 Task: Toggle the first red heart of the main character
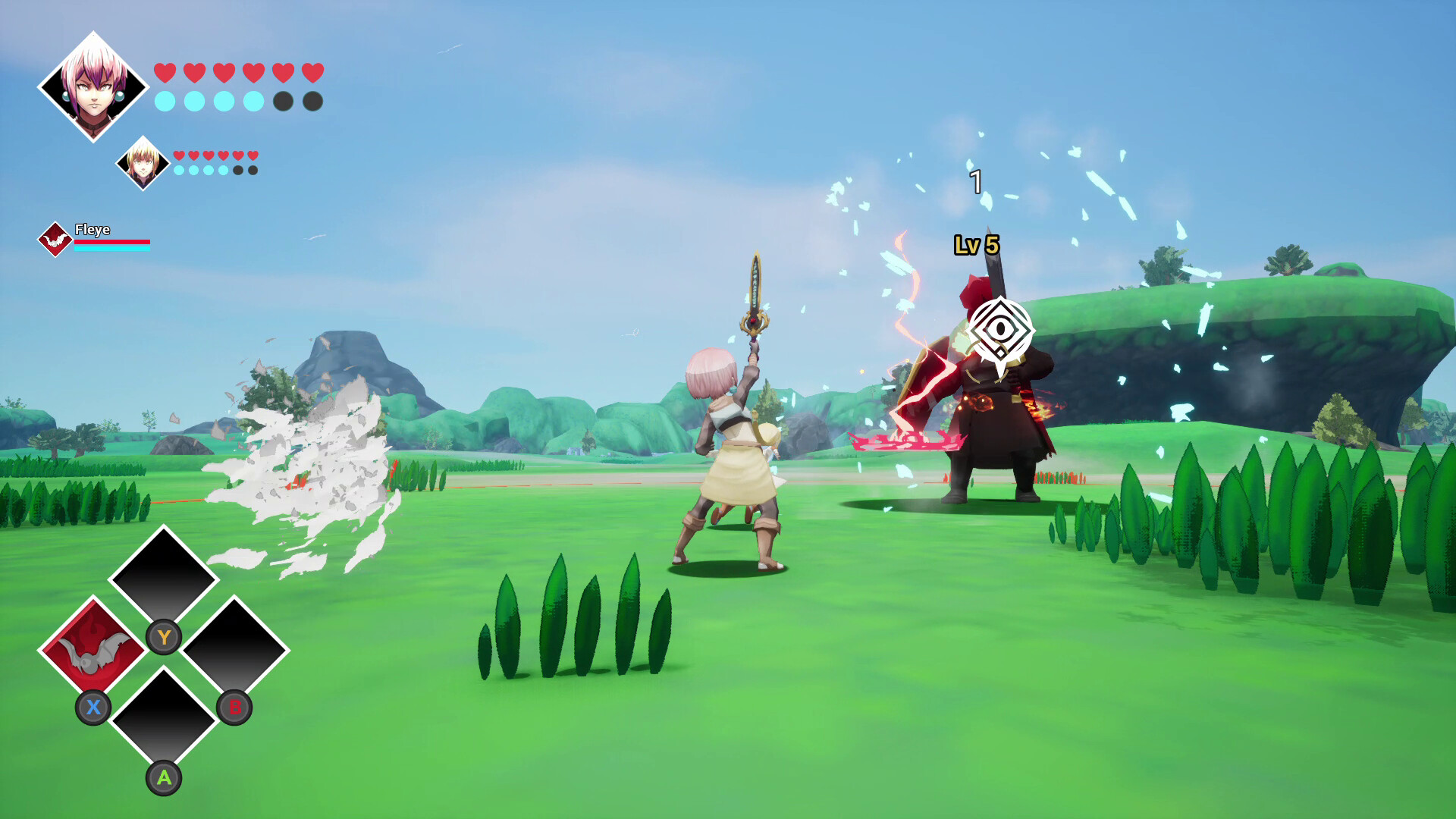[x=165, y=72]
